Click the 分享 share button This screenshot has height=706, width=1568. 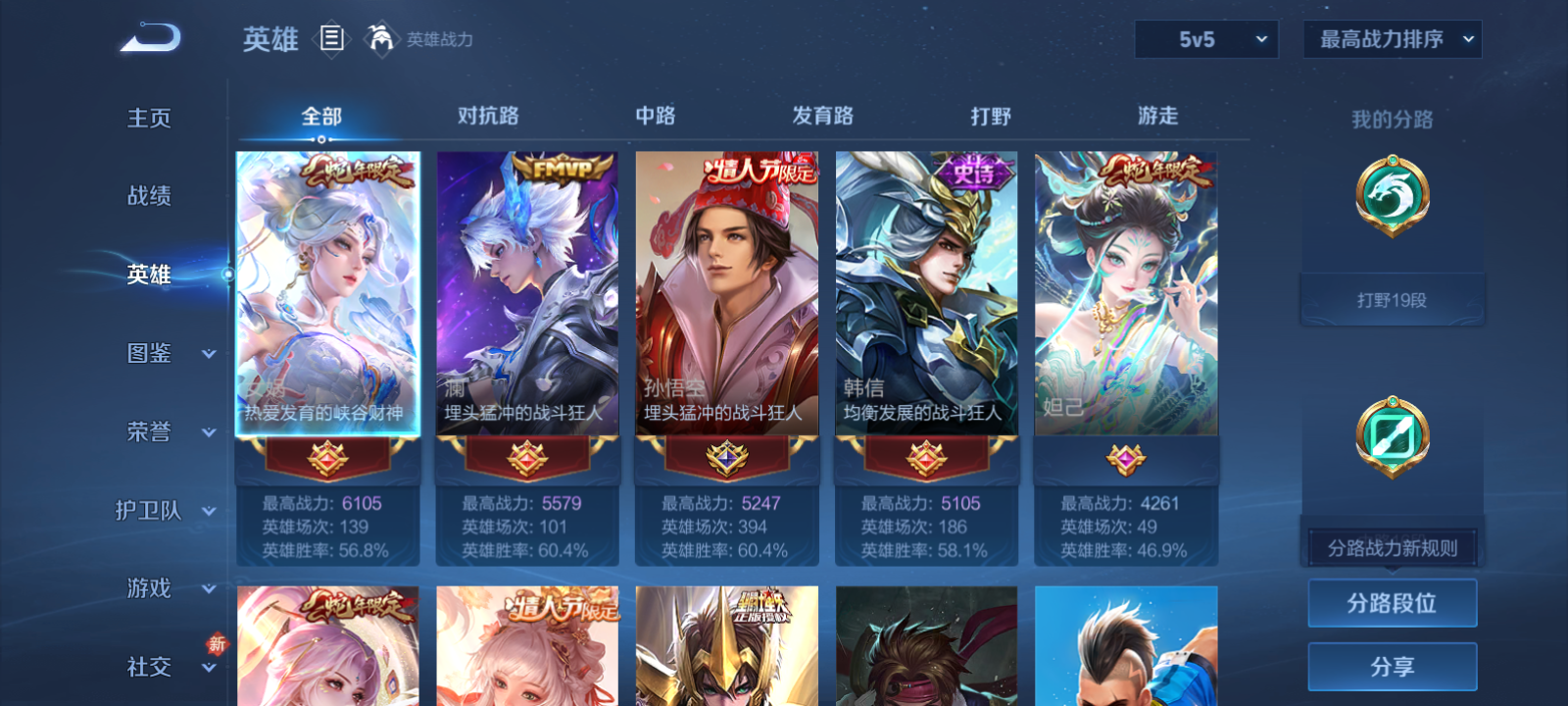coord(1393,666)
